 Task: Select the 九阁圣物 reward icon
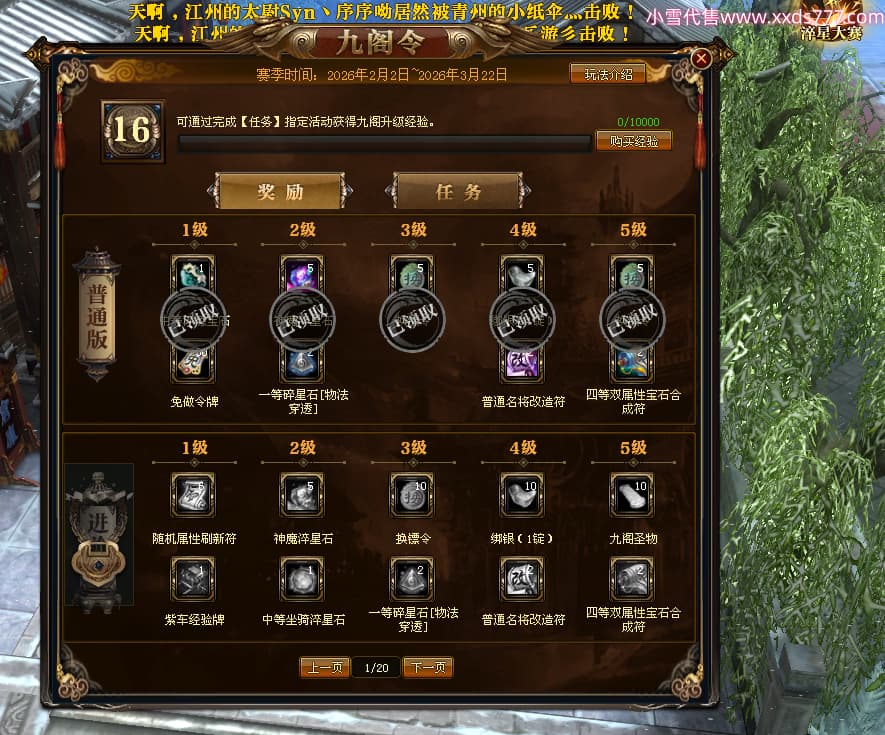[632, 495]
